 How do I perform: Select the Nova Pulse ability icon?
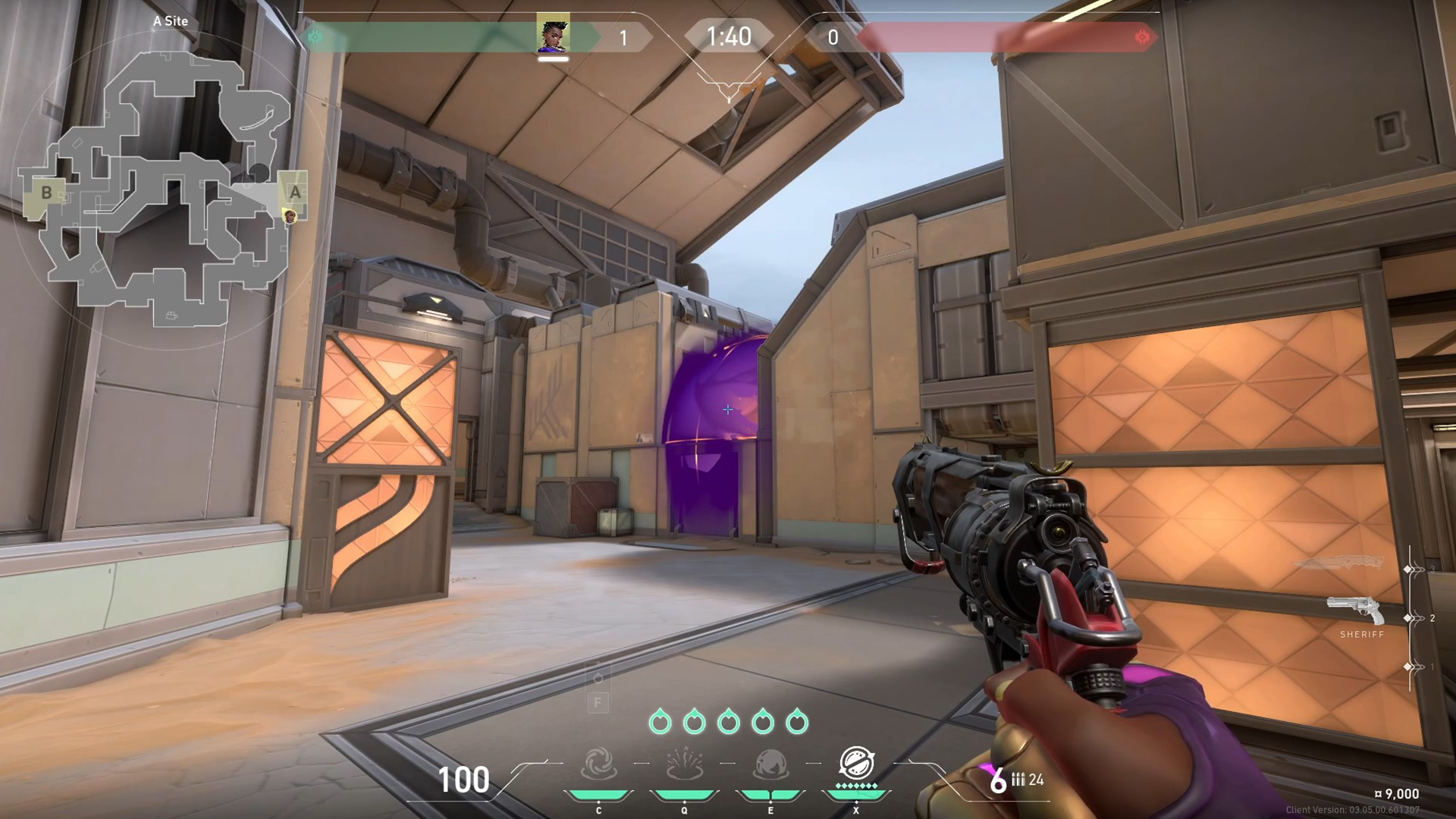685,763
